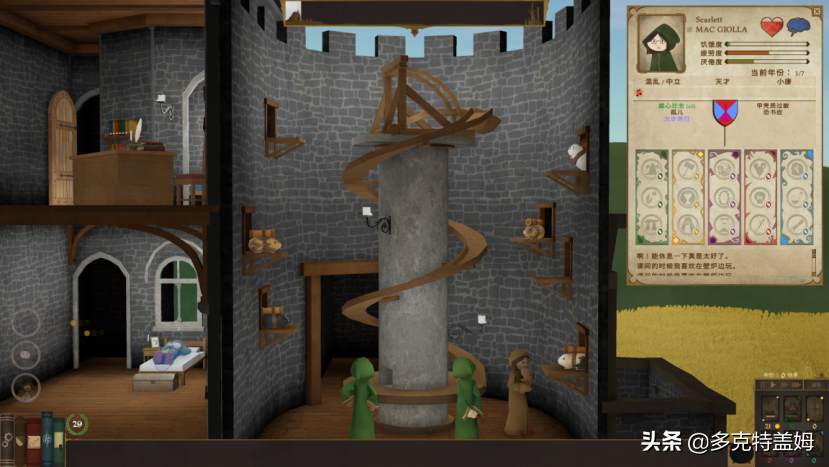Select the blue brain icon
Viewport: 829px width, 467px height.
797,27
